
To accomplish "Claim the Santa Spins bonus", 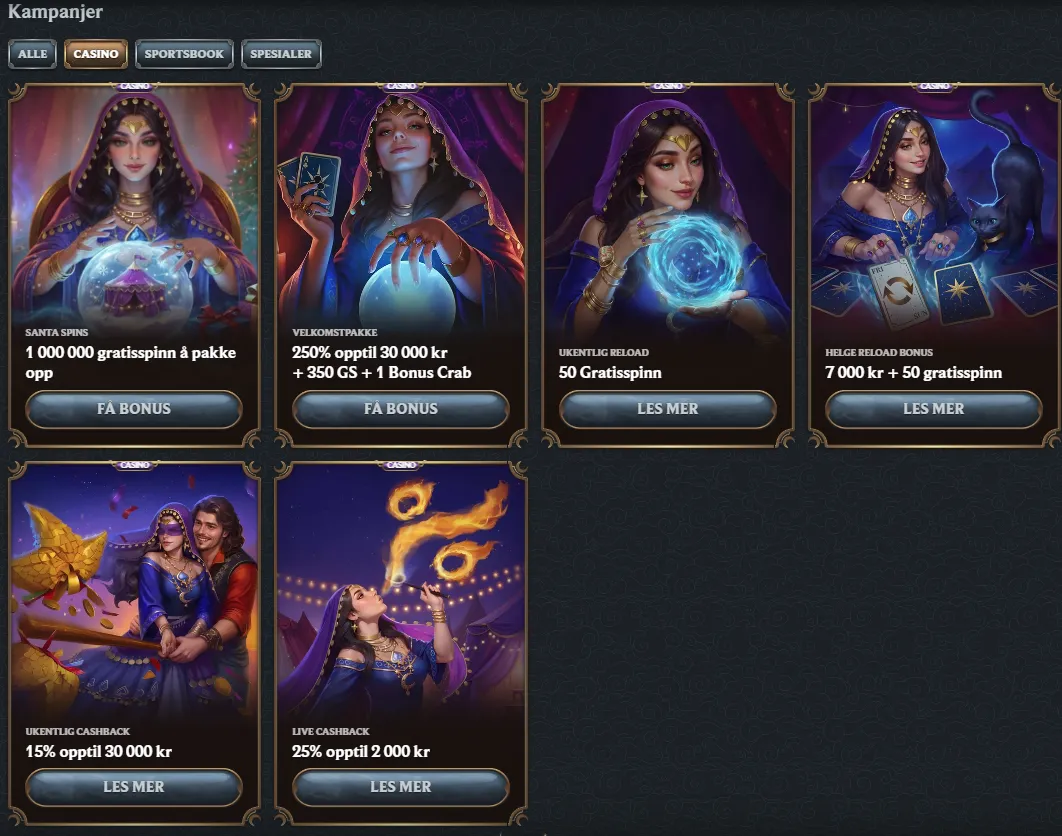I will pos(134,409).
